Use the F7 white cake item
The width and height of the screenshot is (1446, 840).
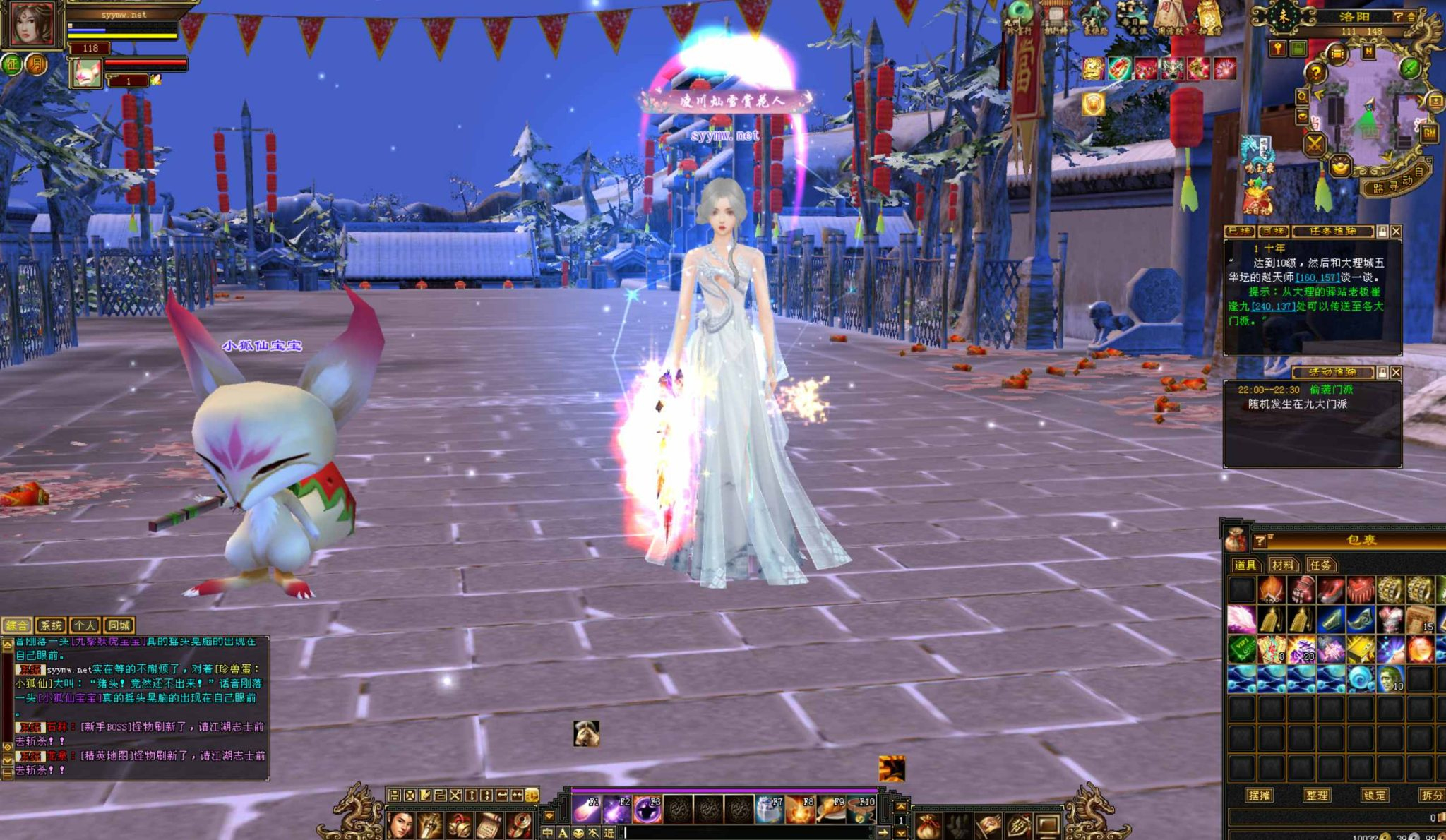coord(769,810)
